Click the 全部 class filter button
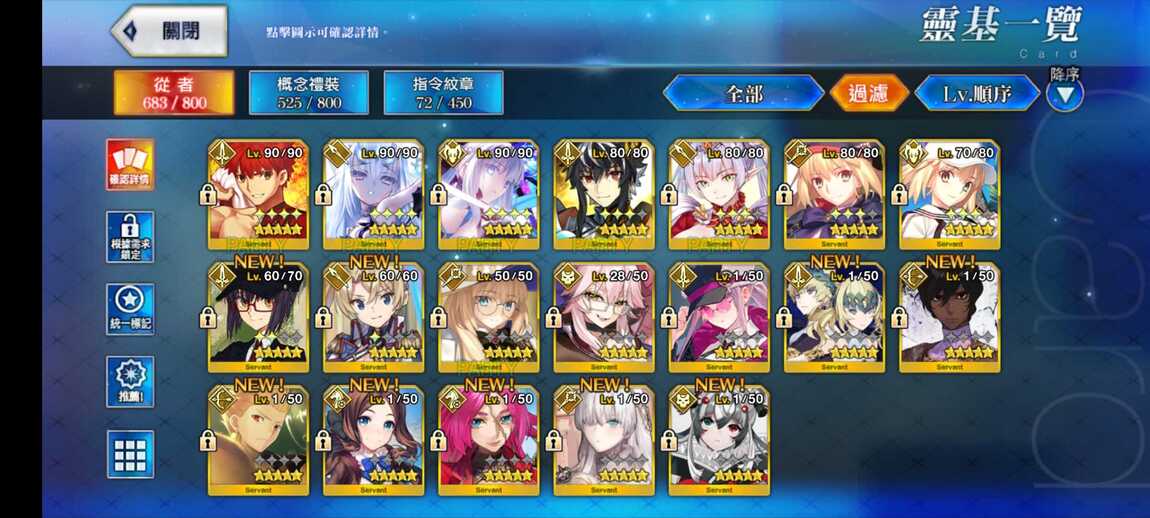The width and height of the screenshot is (1150, 518). point(743,94)
